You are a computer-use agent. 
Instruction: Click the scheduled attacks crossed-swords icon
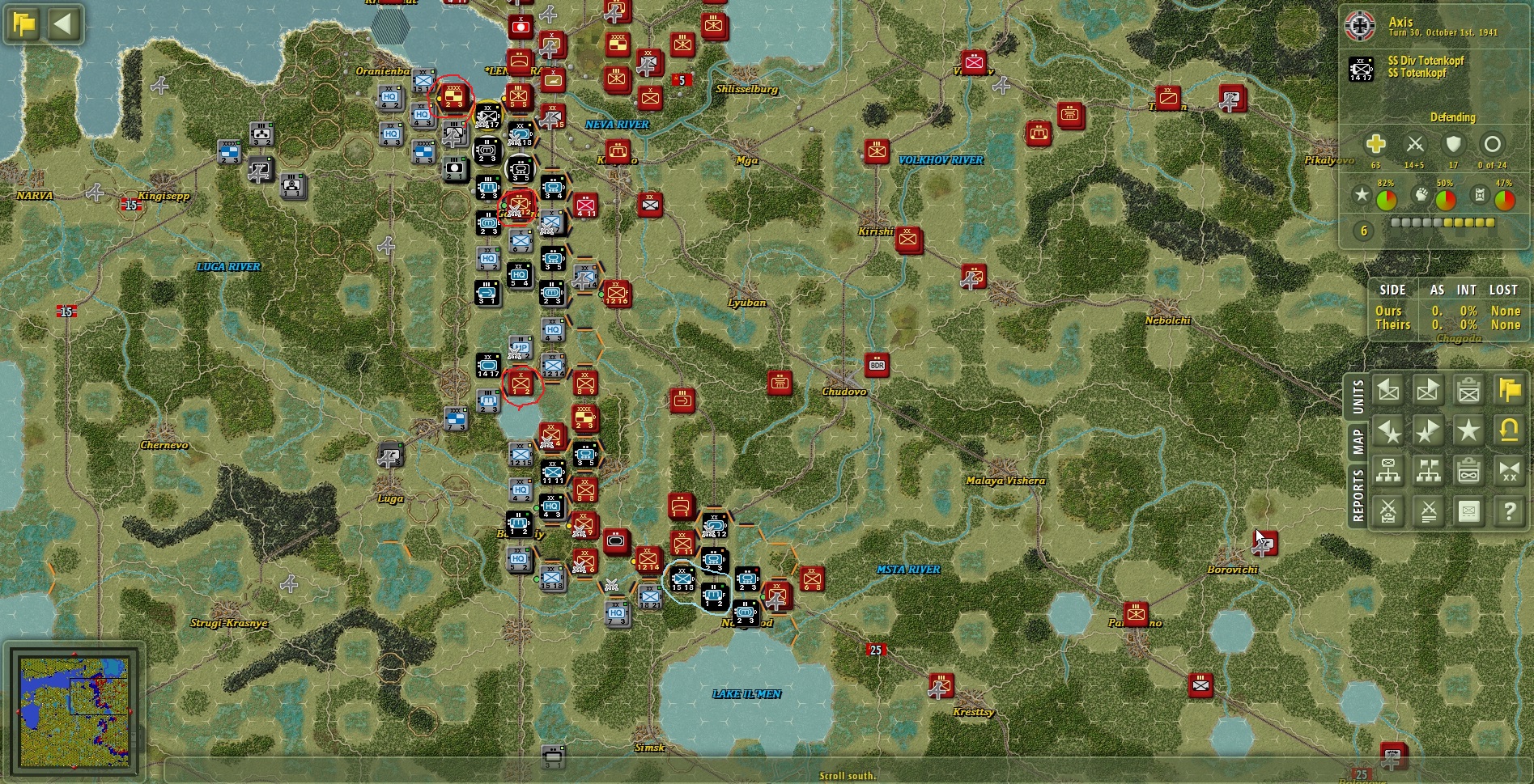click(1387, 511)
